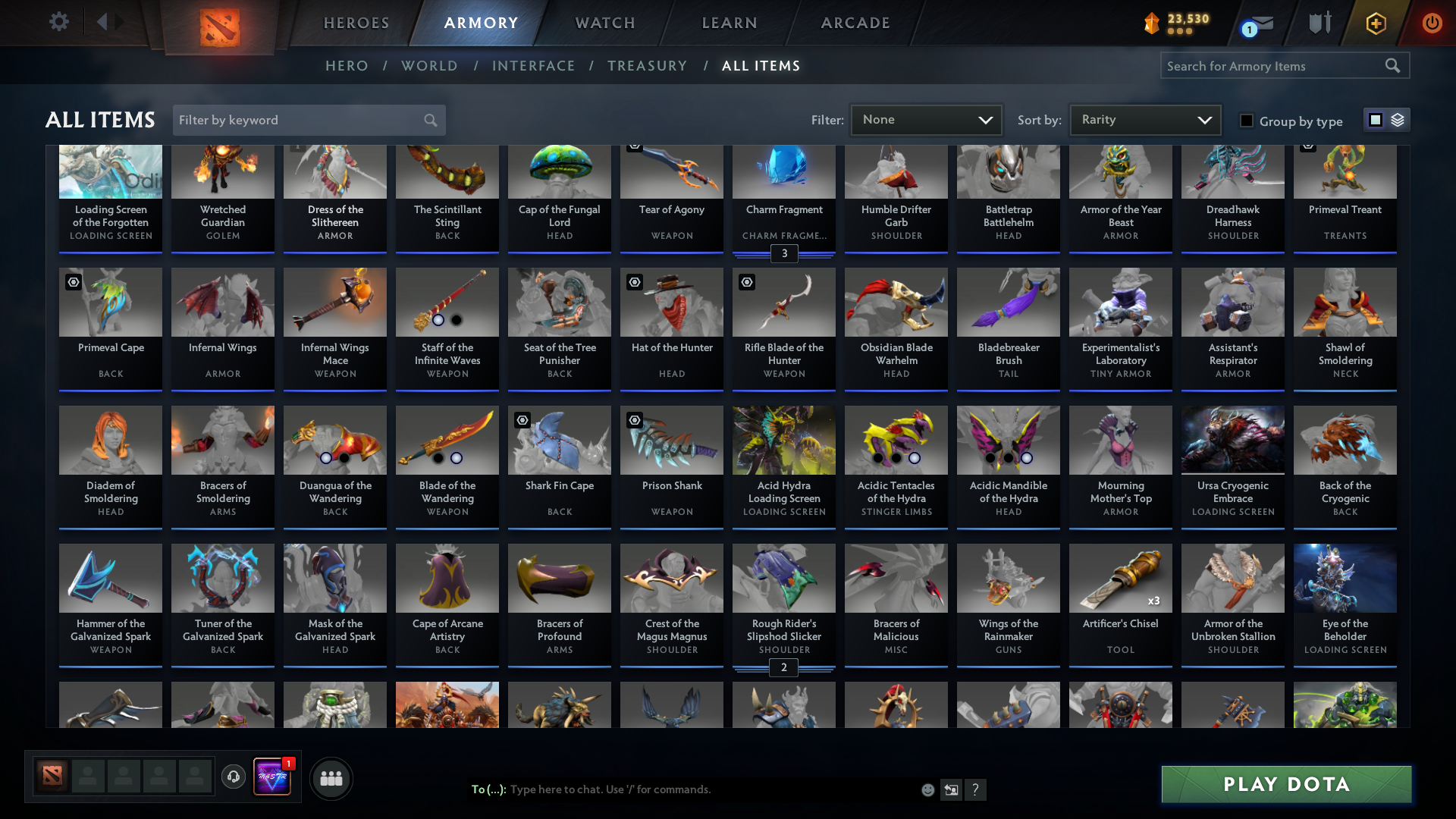1456x819 pixels.
Task: Open the armory shield and sword icon
Action: pyautogui.click(x=1319, y=23)
